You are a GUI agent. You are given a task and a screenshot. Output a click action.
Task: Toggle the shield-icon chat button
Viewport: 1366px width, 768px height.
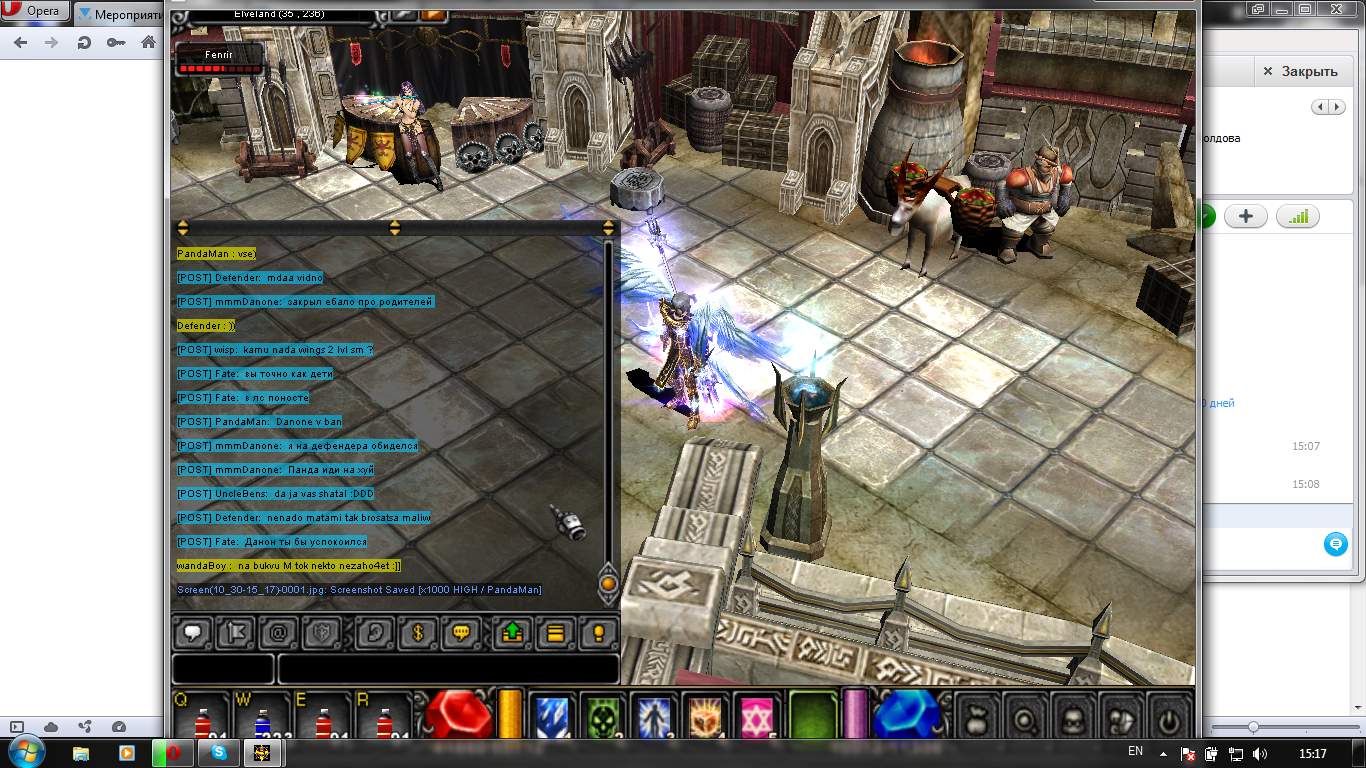tap(322, 633)
